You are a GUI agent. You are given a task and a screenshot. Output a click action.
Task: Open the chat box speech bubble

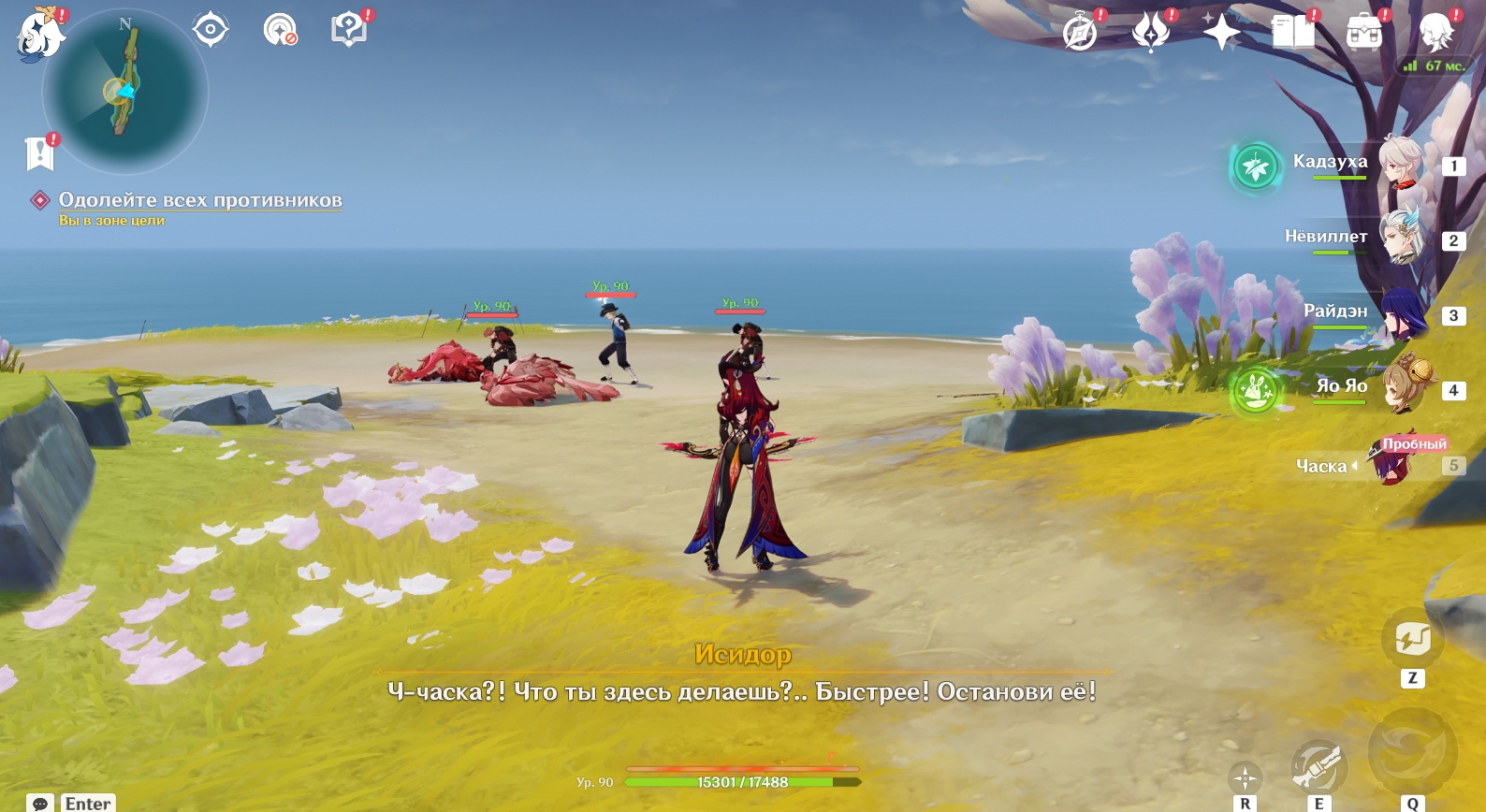pyautogui.click(x=40, y=804)
